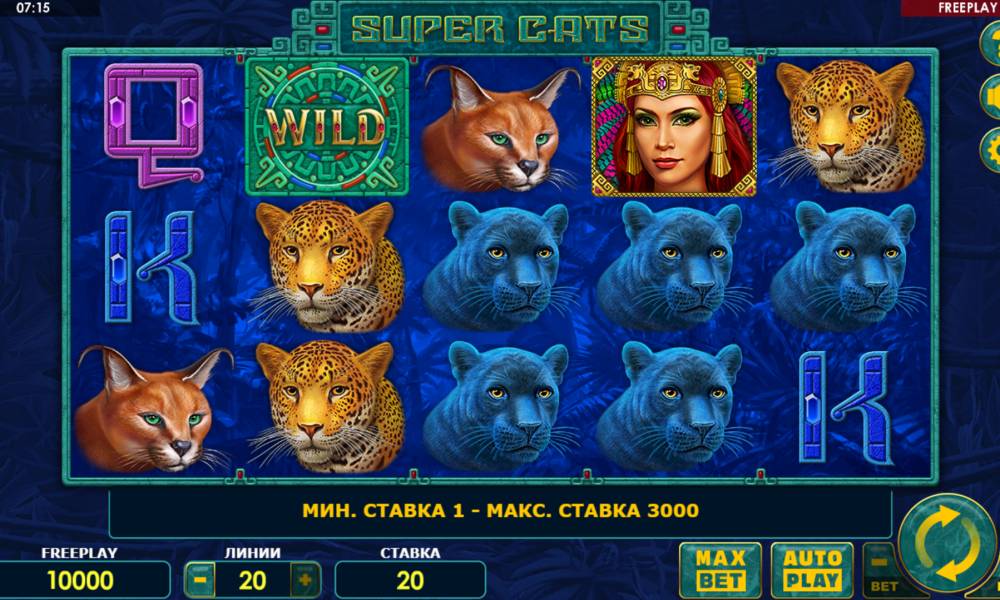Open the BET selection button
Screen dimensions: 1000x600
pyautogui.click(x=881, y=572)
